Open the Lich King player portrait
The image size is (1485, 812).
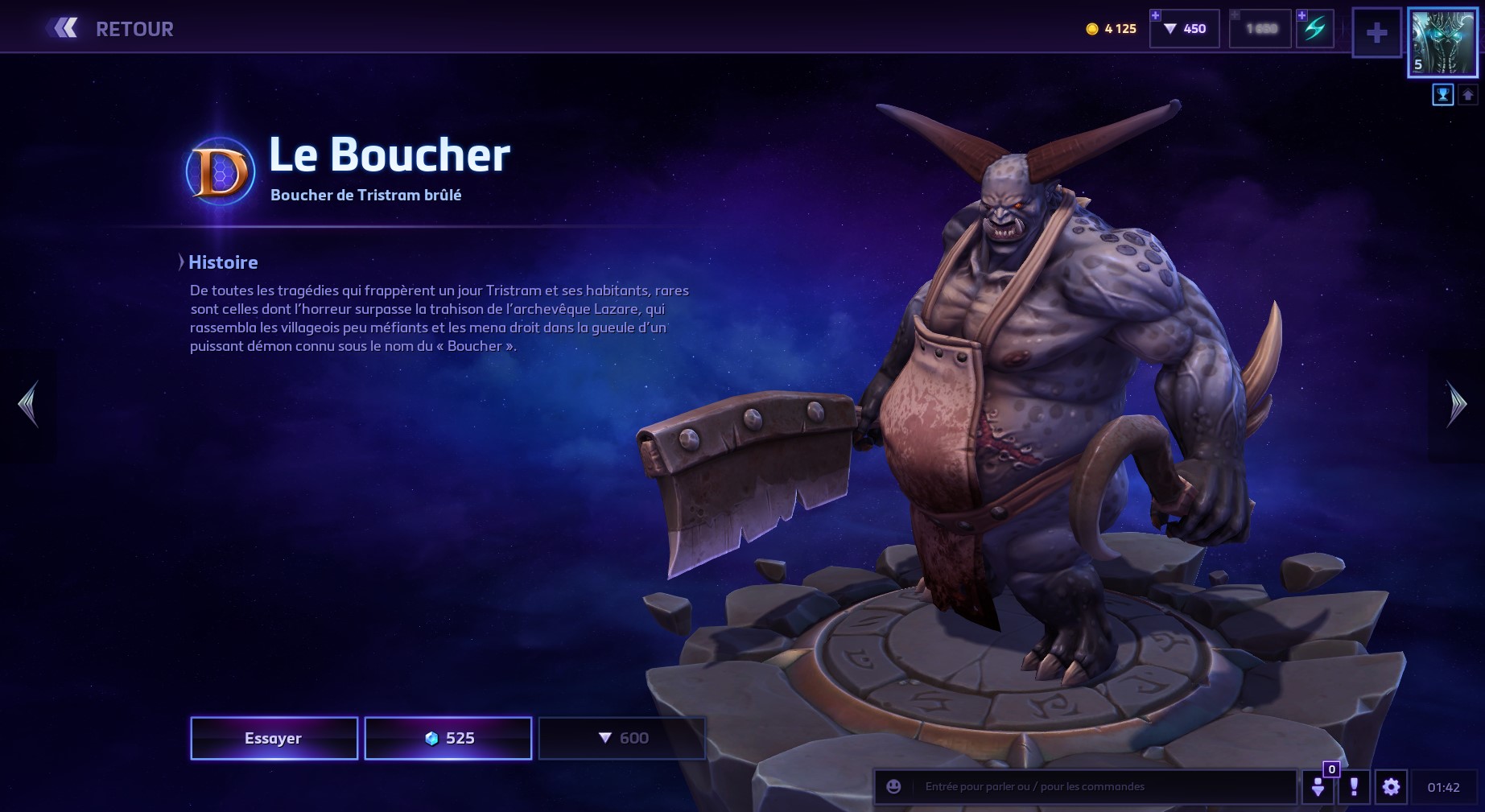pyautogui.click(x=1442, y=42)
